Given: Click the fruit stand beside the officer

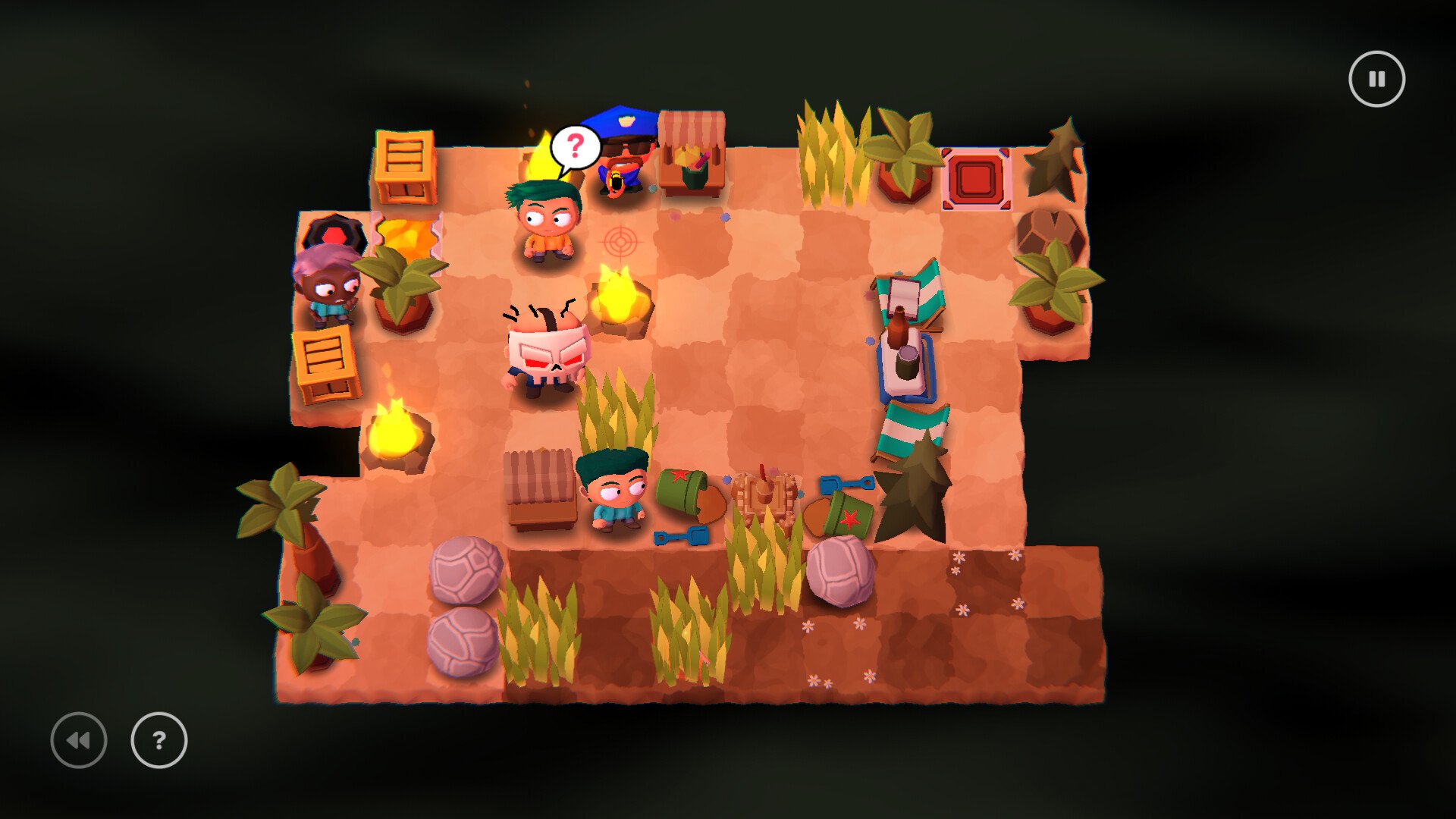Looking at the screenshot, I should [690, 148].
